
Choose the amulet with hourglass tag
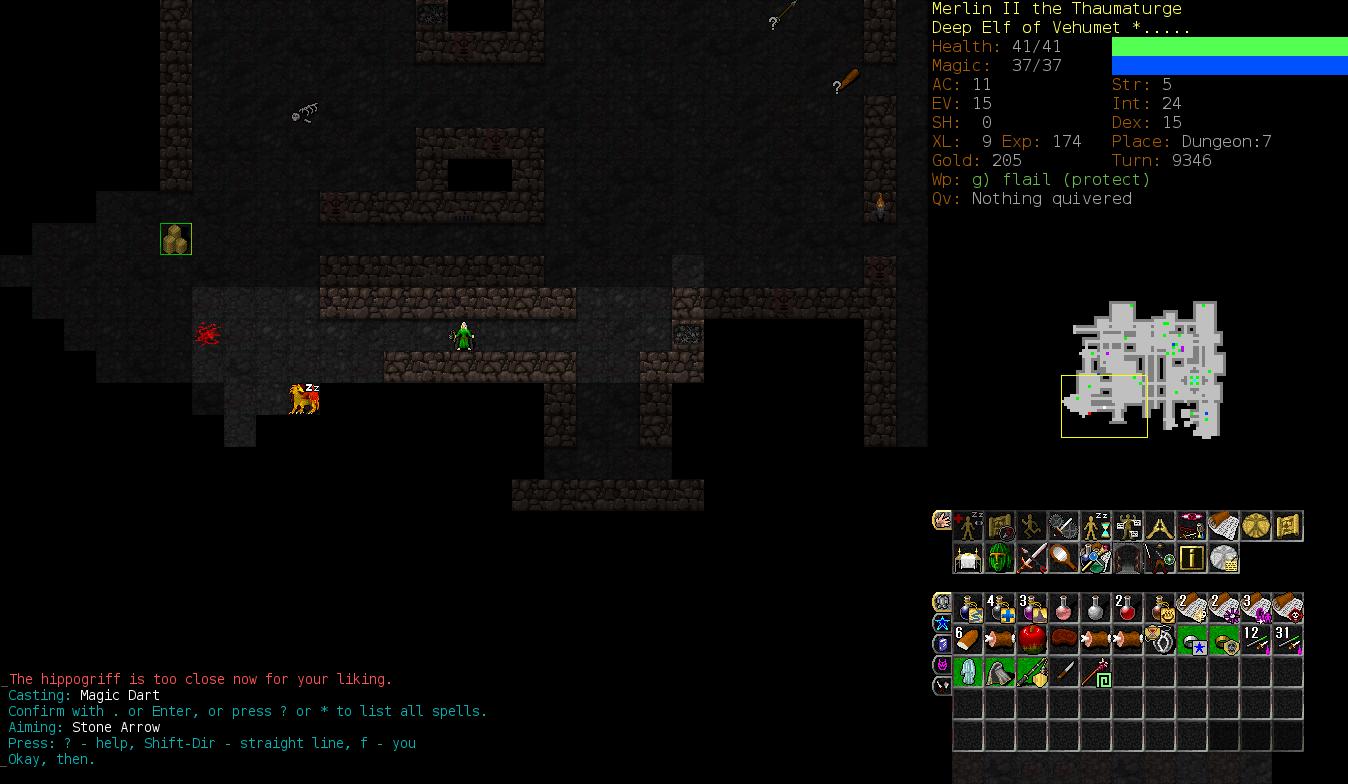pos(1160,640)
